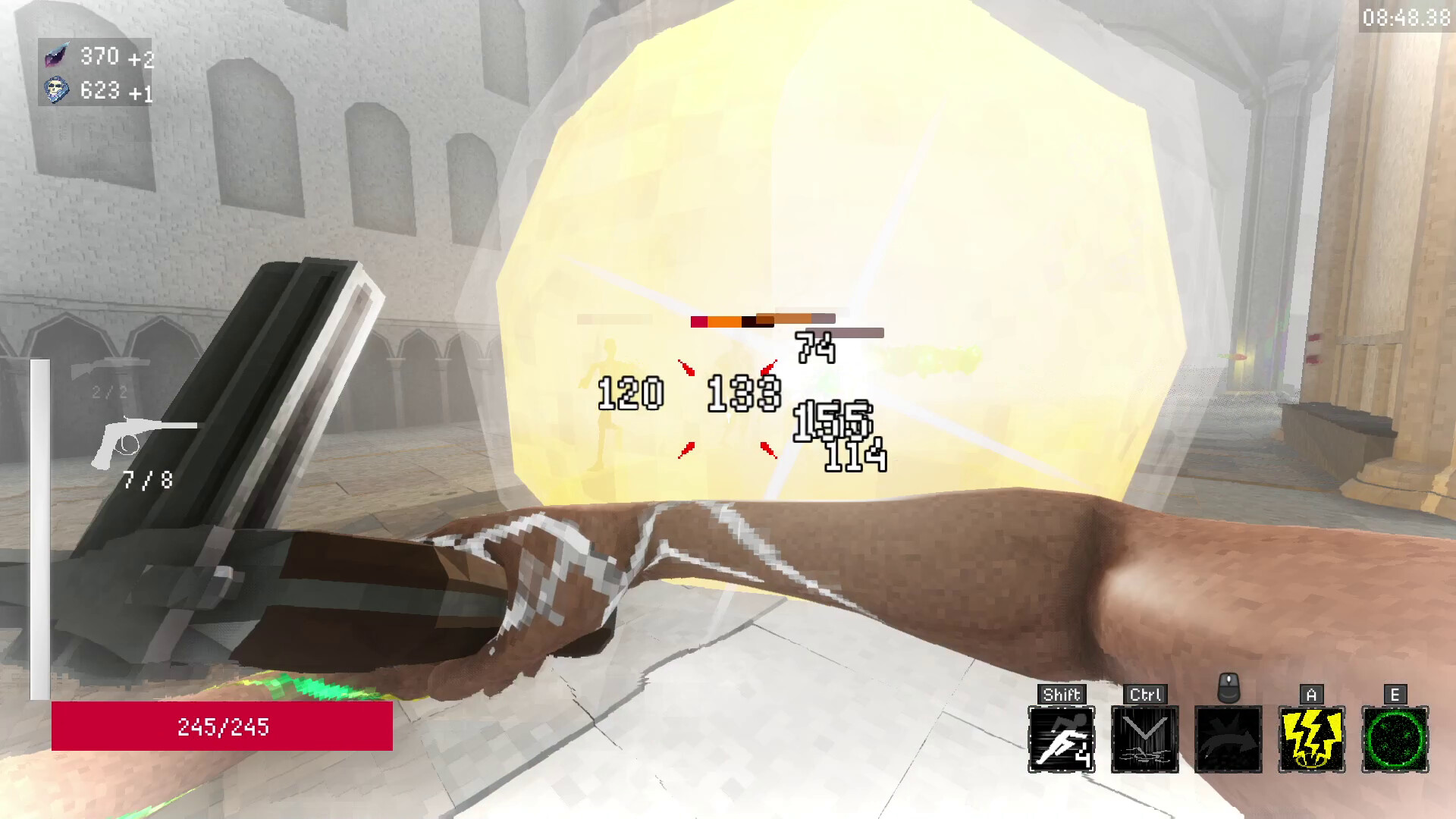The height and width of the screenshot is (819, 1456).
Task: Click the dash ability icon below the mouse symbol
Action: (x=1227, y=737)
